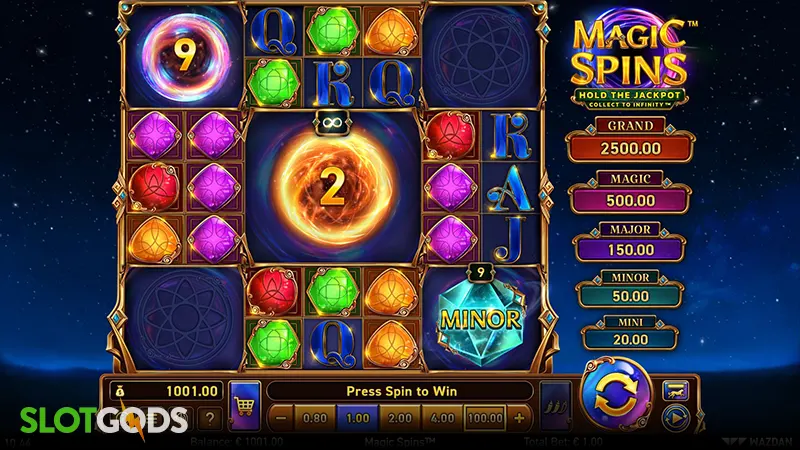
Task: Decrease the bet with the minus button
Action: [281, 416]
